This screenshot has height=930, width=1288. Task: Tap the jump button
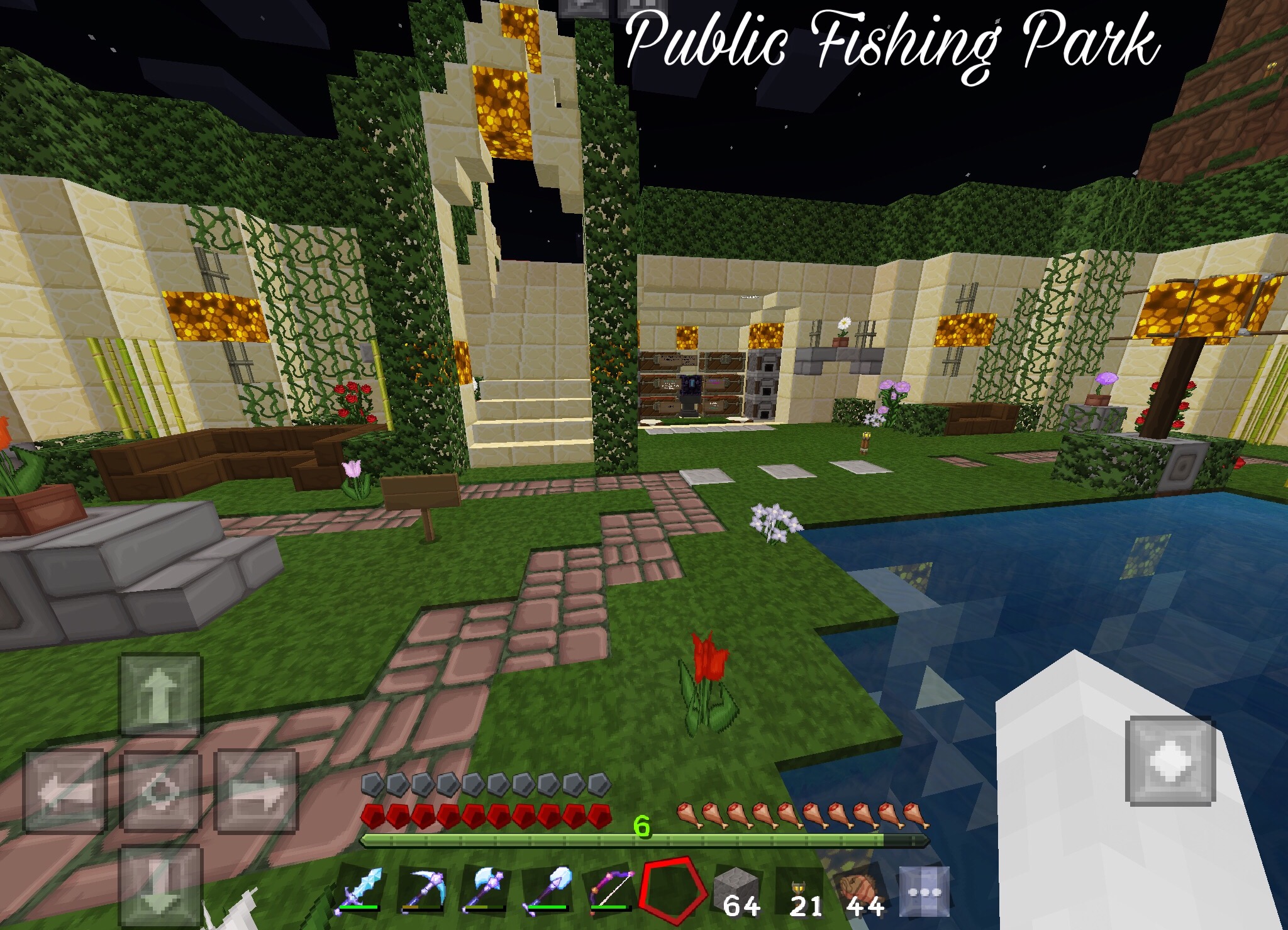1170,761
